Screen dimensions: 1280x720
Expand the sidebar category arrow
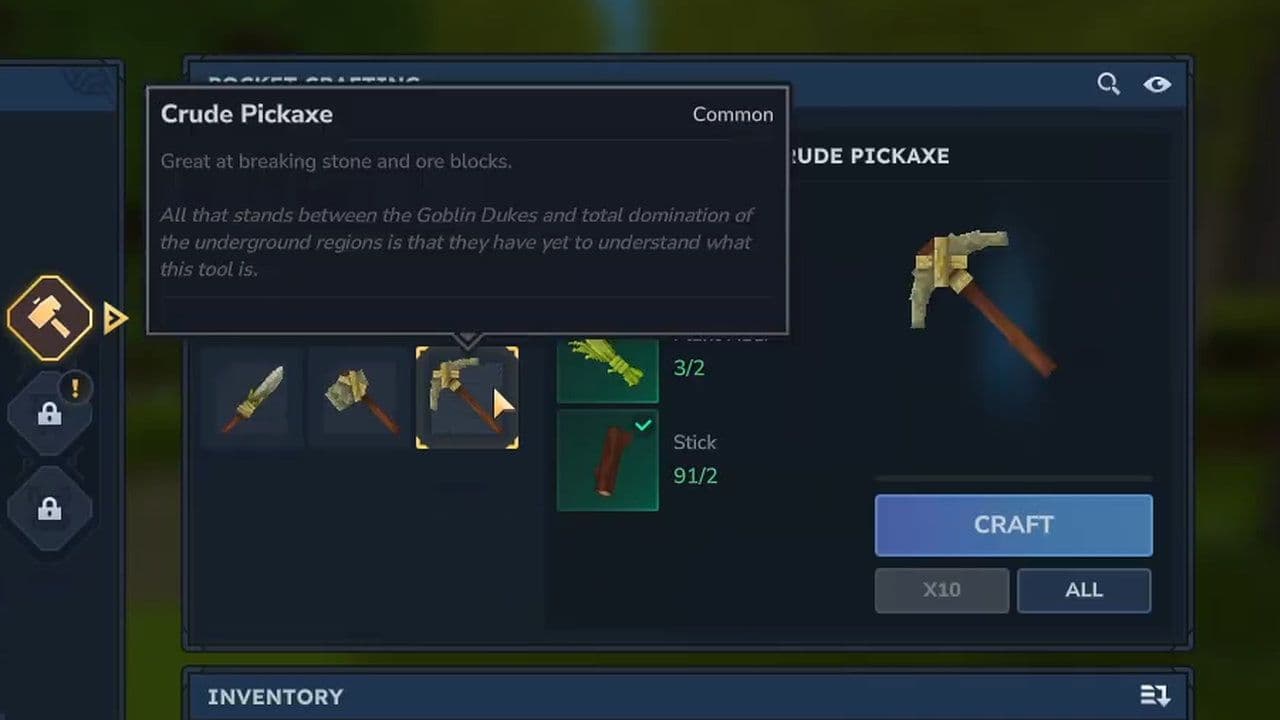(x=115, y=317)
